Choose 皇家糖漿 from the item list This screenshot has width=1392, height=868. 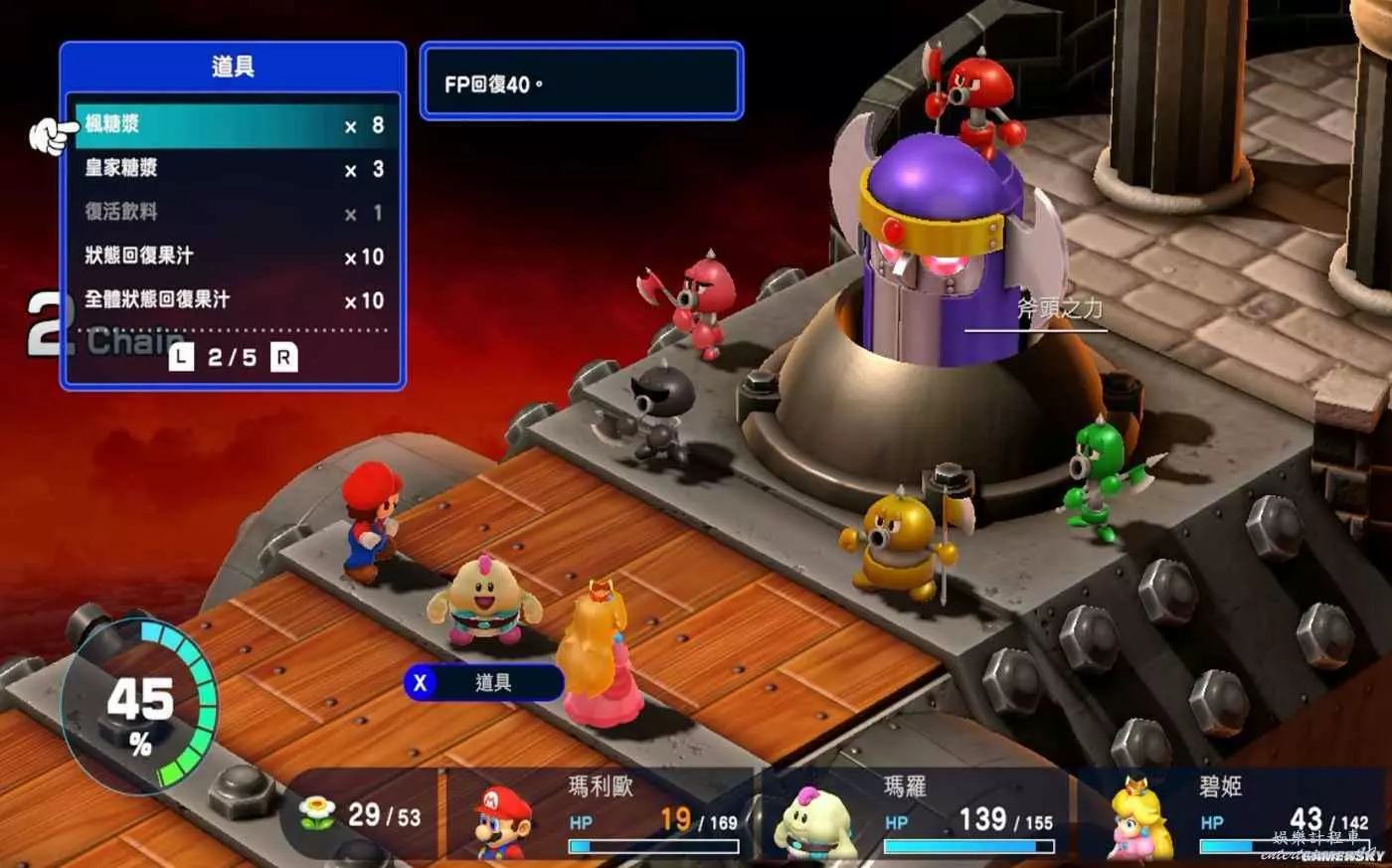(x=234, y=169)
